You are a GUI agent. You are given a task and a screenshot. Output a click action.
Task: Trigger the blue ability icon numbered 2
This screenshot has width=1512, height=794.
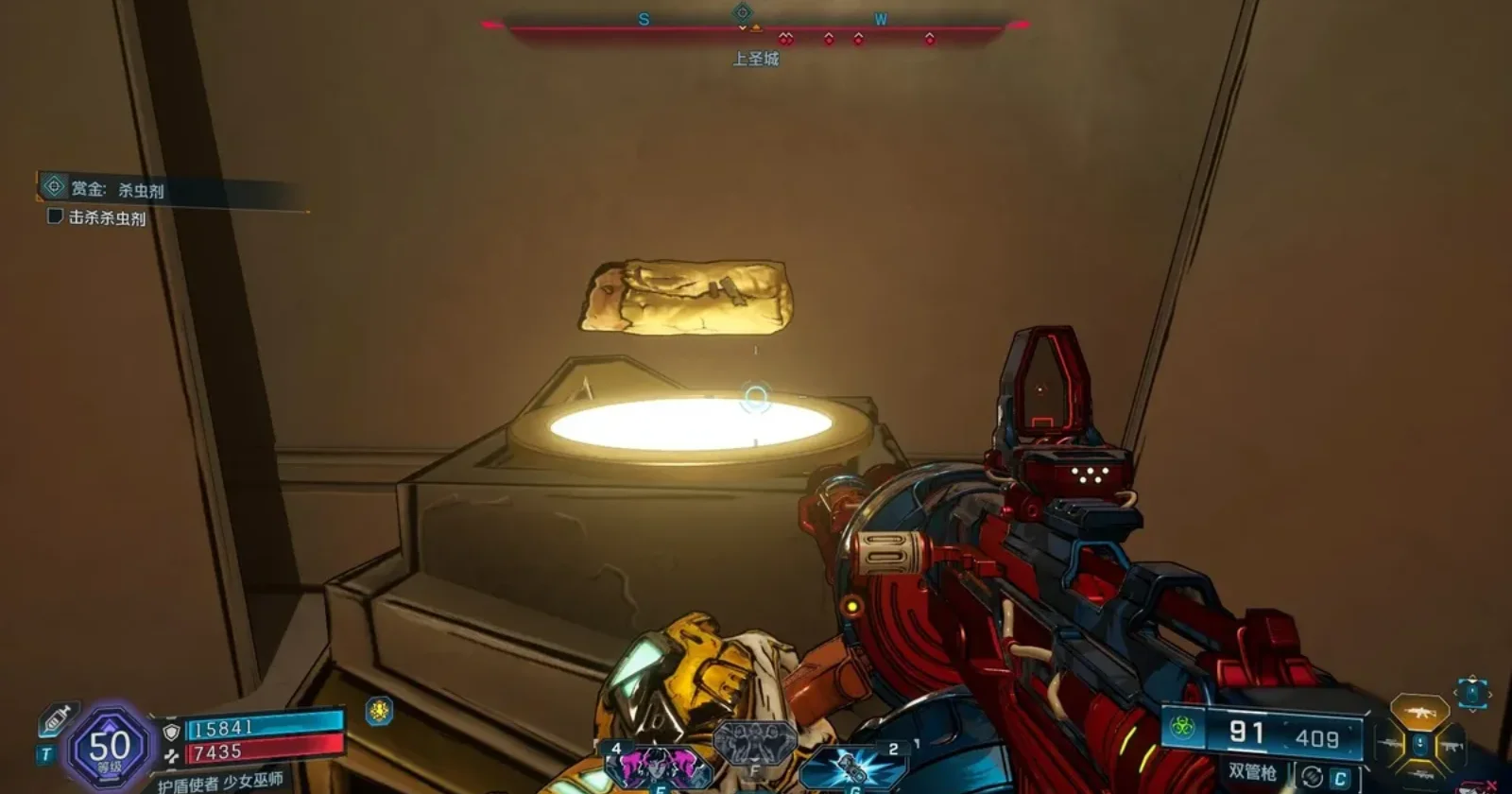(x=853, y=768)
